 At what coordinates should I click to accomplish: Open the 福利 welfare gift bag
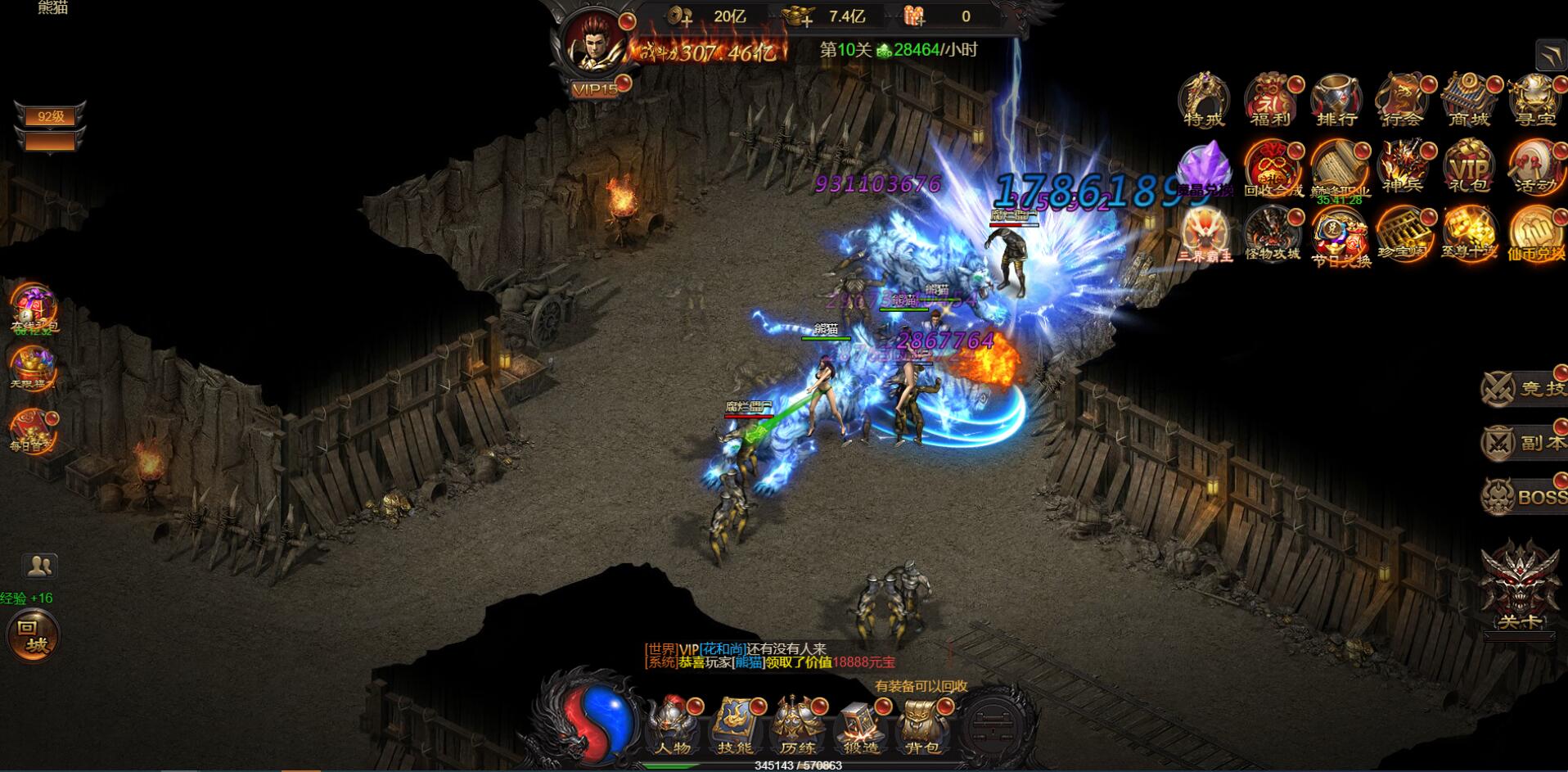click(x=1271, y=99)
